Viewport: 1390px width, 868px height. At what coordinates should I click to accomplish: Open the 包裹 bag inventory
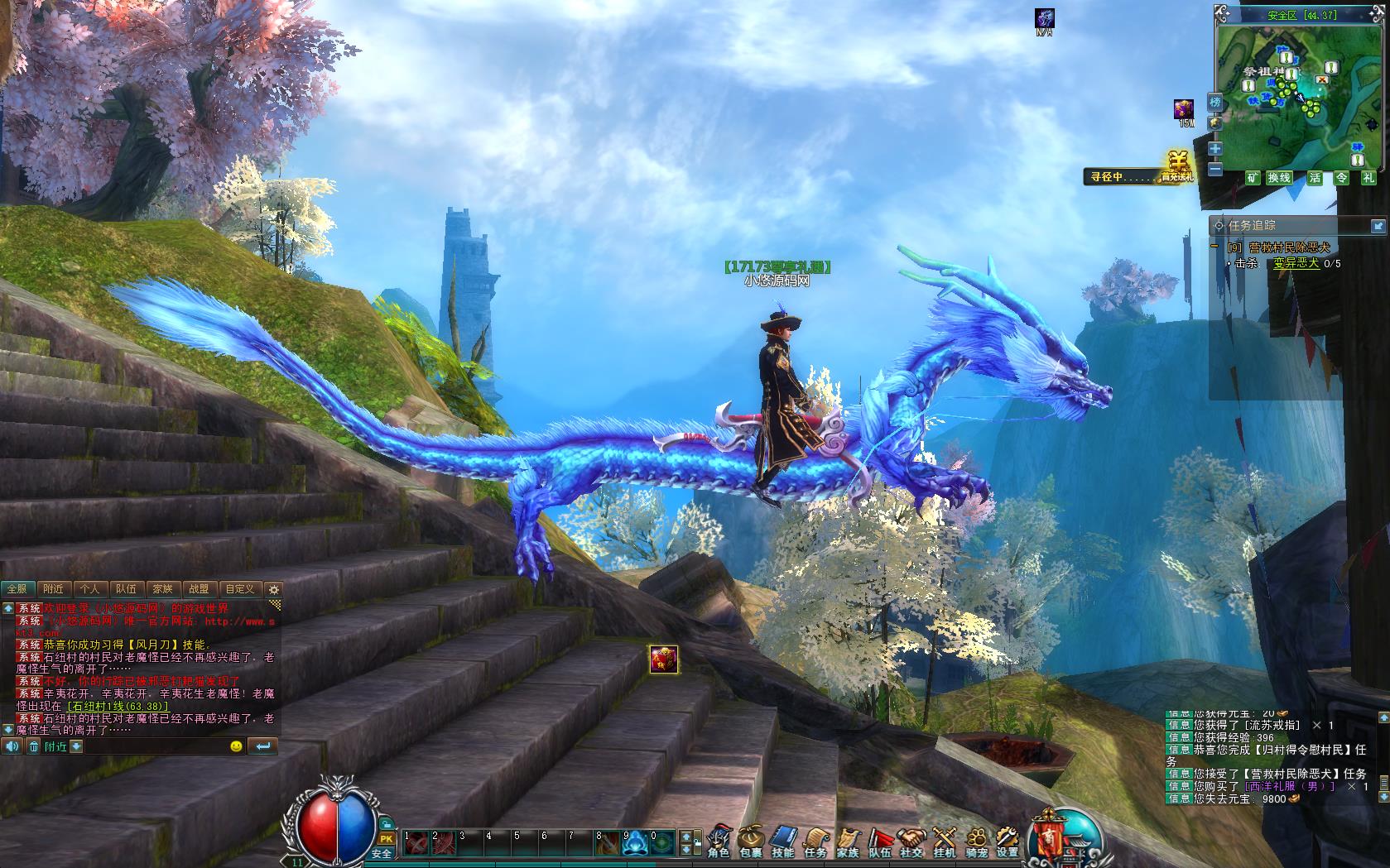[750, 842]
